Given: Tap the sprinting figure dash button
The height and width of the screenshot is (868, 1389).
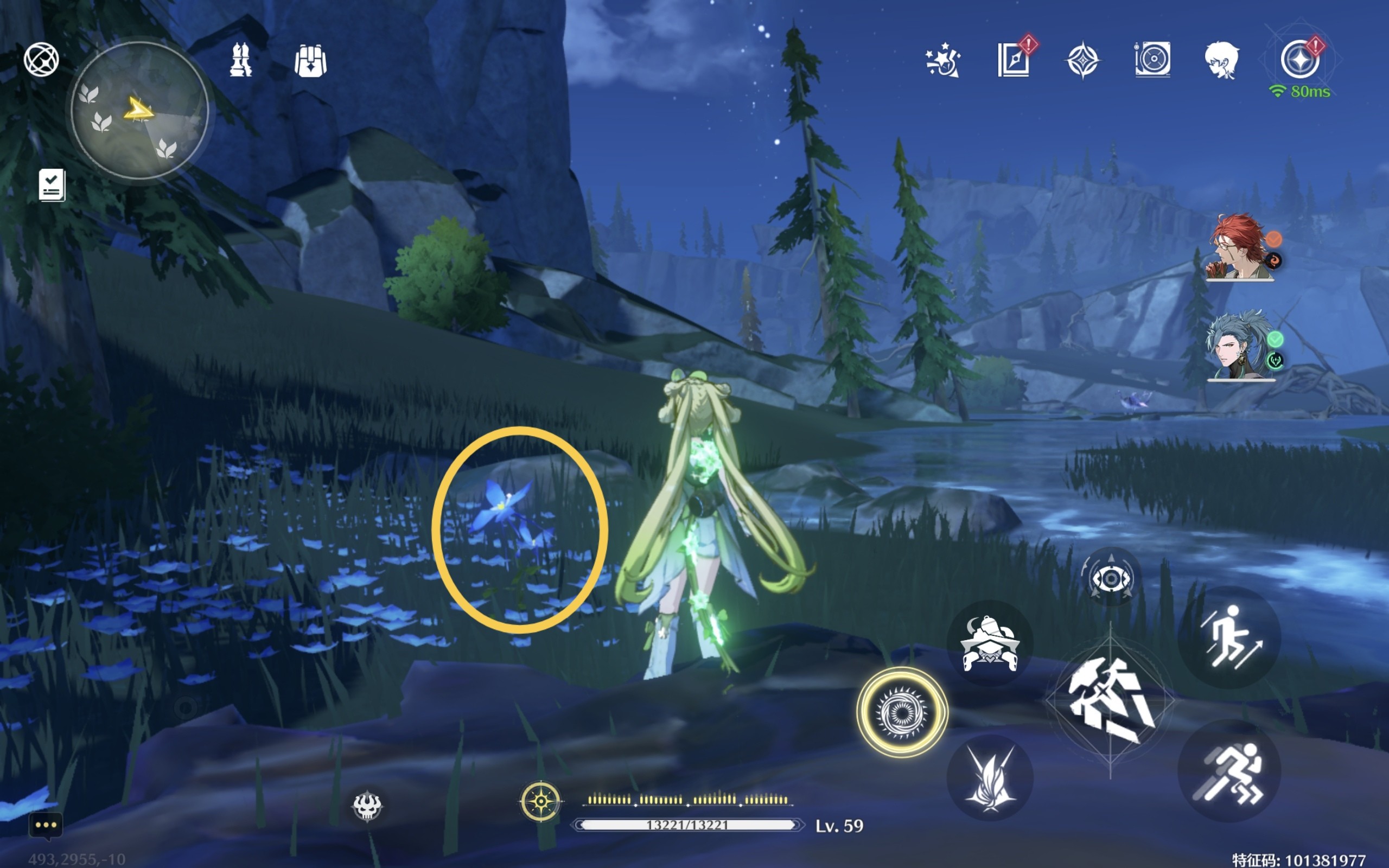Looking at the screenshot, I should [x=1229, y=772].
